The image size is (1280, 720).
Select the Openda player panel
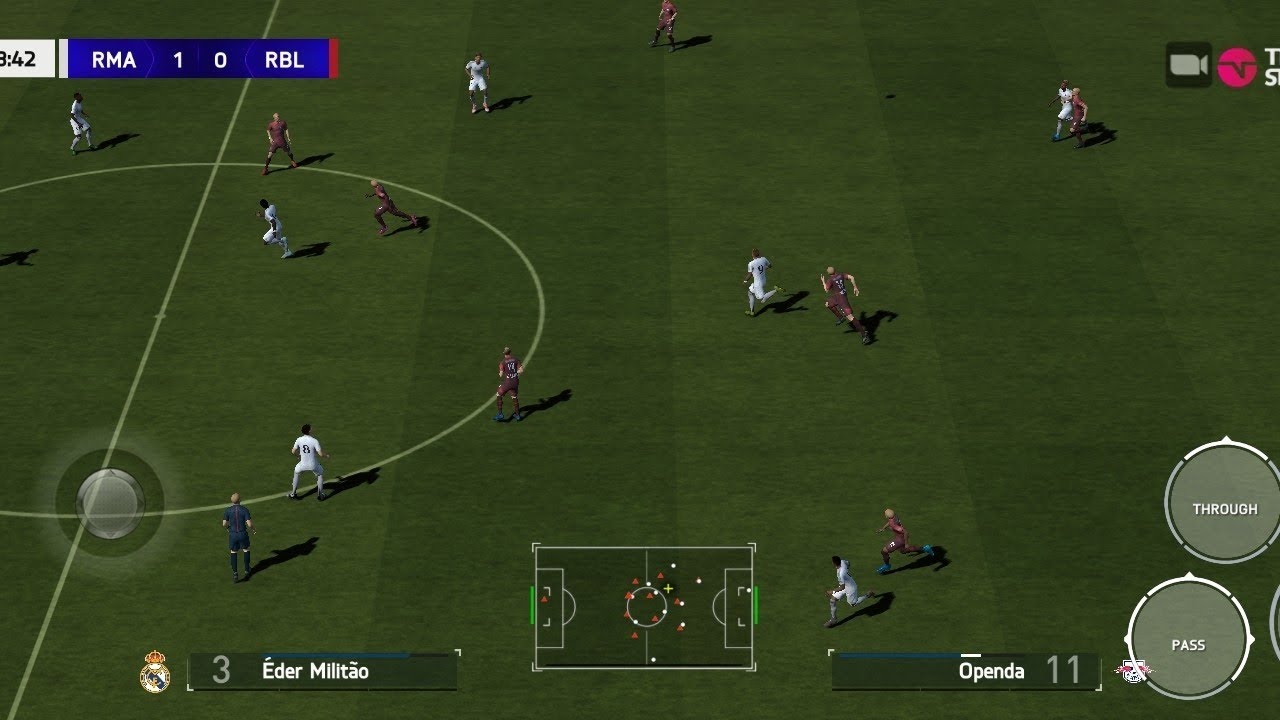964,671
